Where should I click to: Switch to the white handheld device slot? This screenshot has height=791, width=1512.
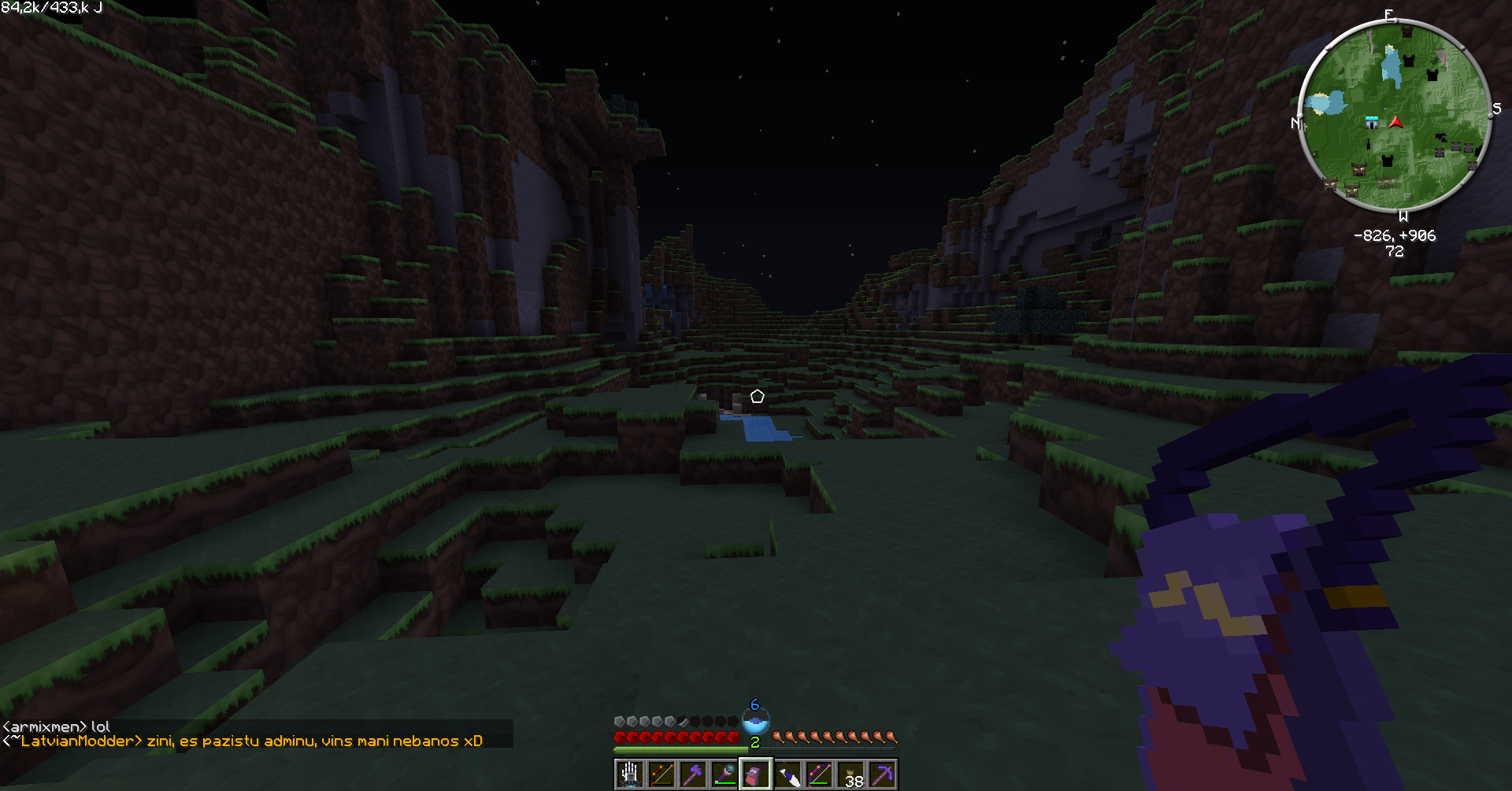point(787,775)
